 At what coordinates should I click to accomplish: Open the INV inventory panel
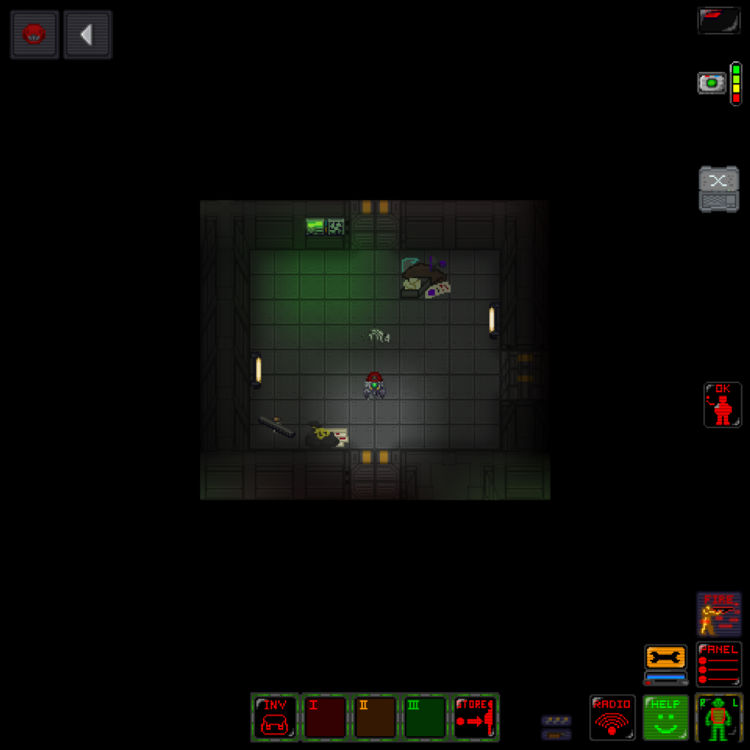pyautogui.click(x=274, y=717)
